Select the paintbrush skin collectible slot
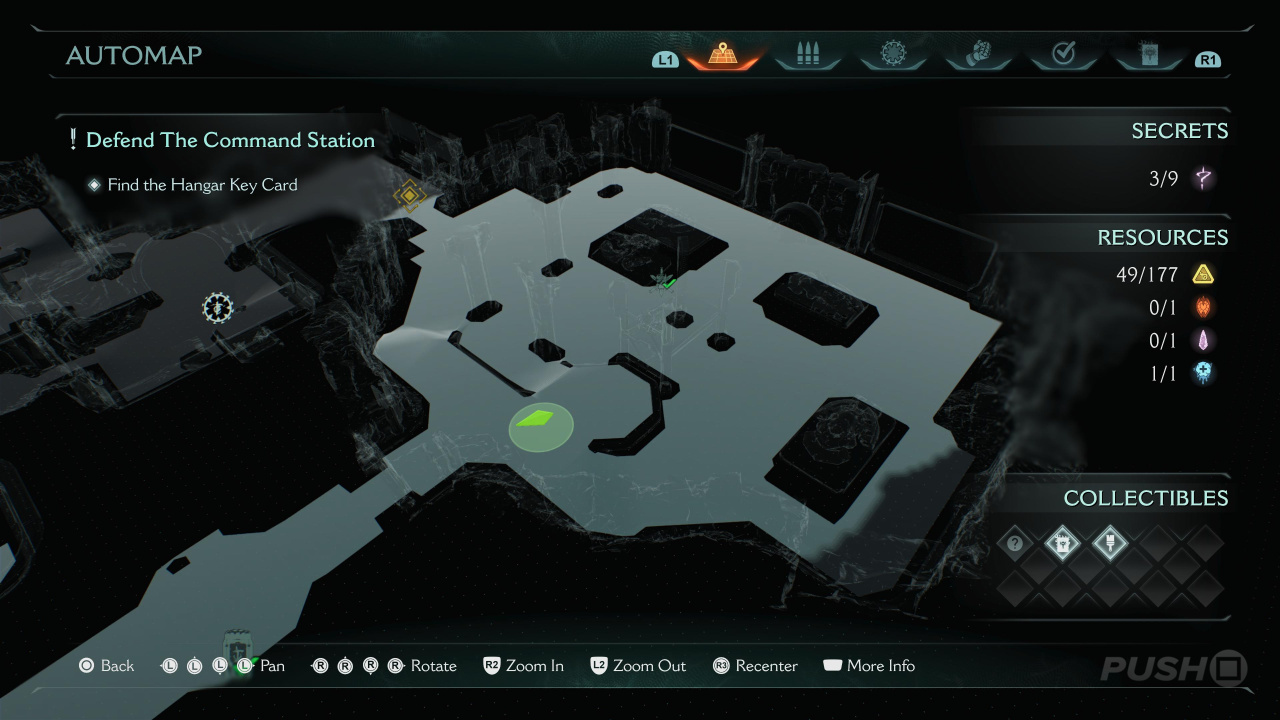Screen dimensions: 1280x720 [x=1108, y=544]
